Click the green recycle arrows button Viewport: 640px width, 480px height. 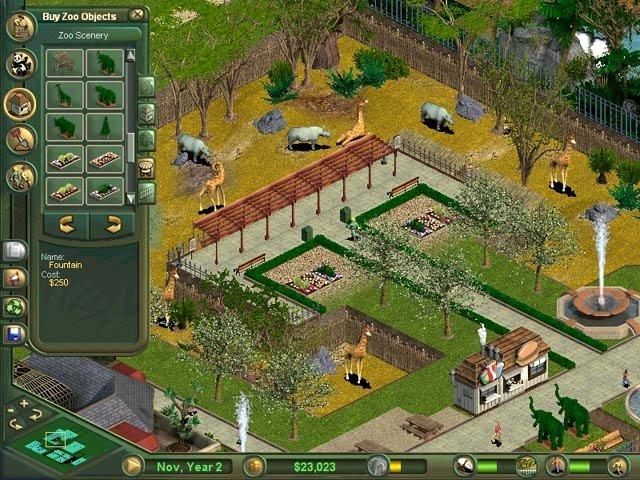[15, 307]
